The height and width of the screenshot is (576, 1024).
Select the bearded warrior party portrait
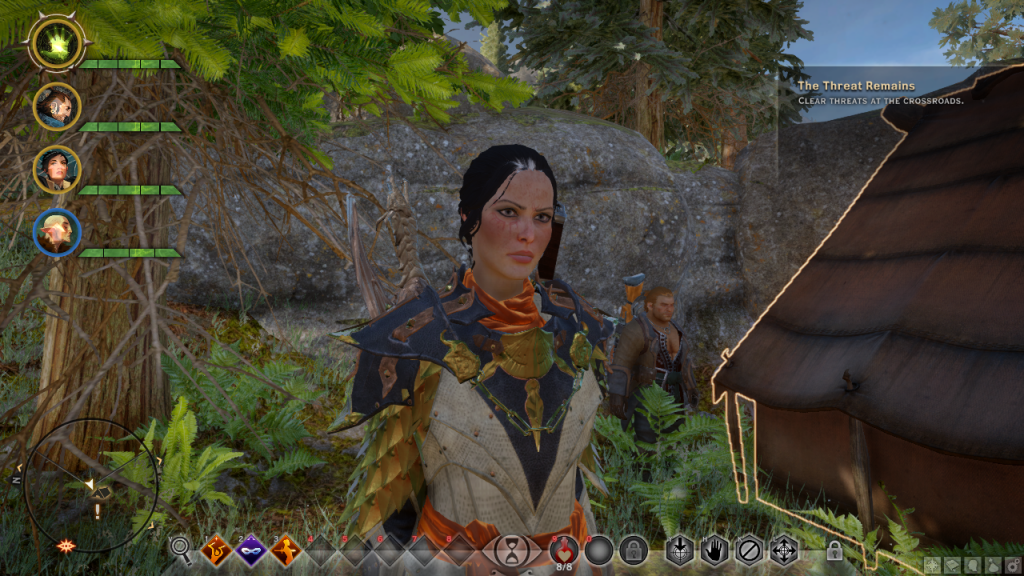[56, 106]
